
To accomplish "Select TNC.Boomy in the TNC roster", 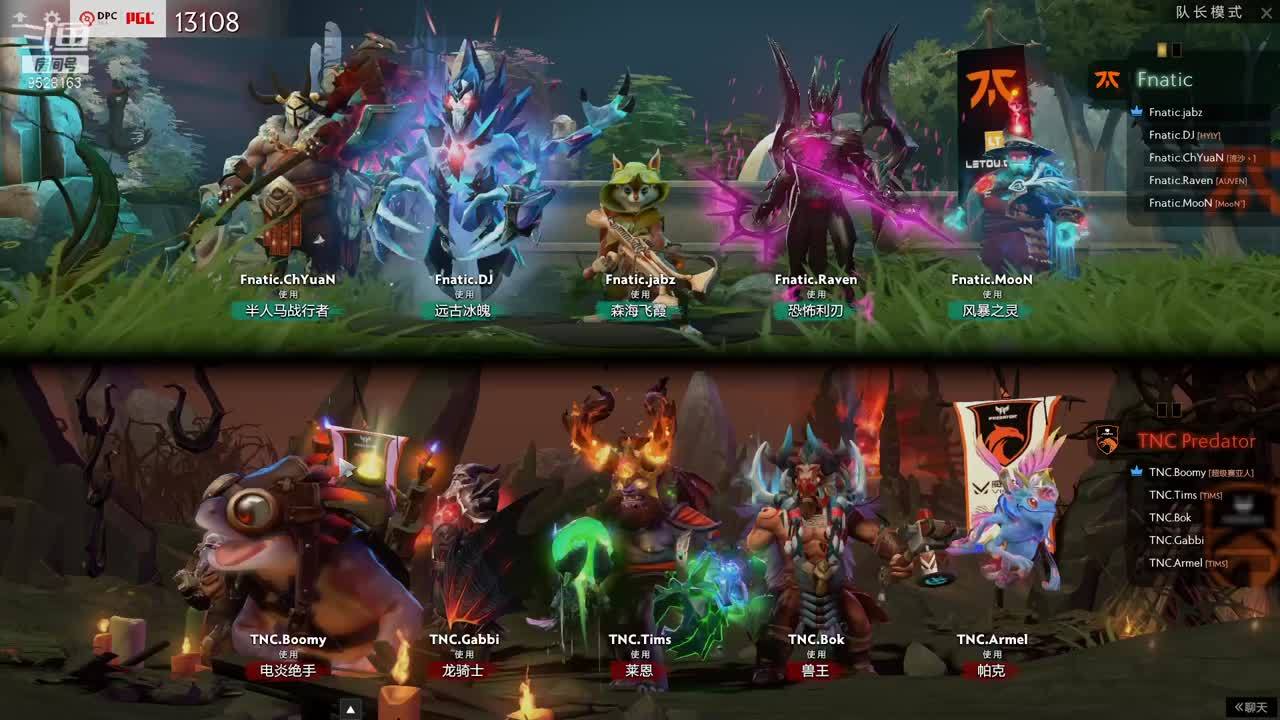I will tap(1177, 473).
